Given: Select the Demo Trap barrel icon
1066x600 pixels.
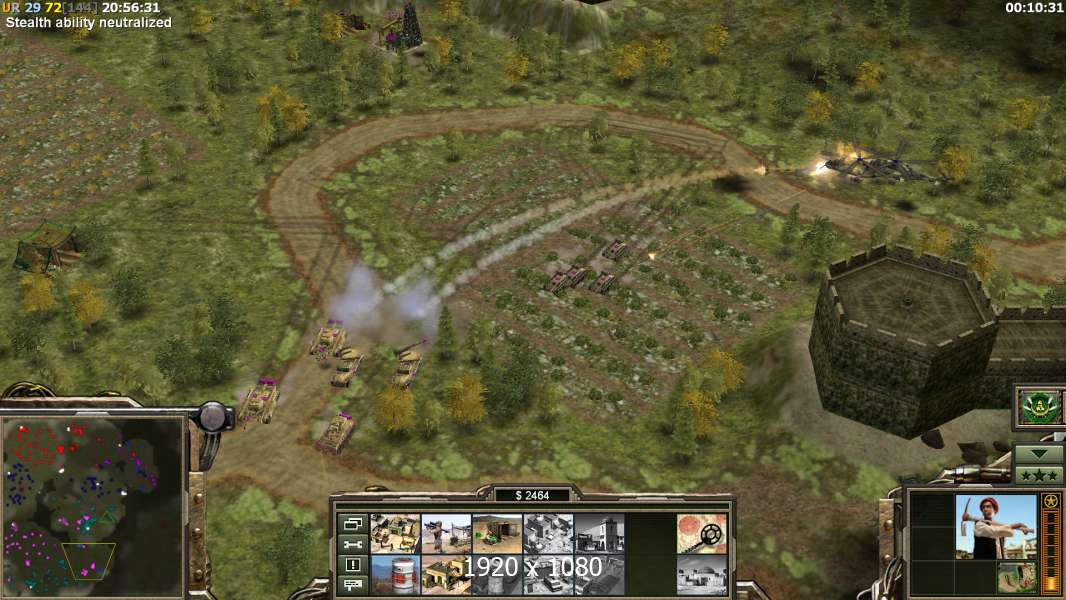Looking at the screenshot, I should (395, 574).
